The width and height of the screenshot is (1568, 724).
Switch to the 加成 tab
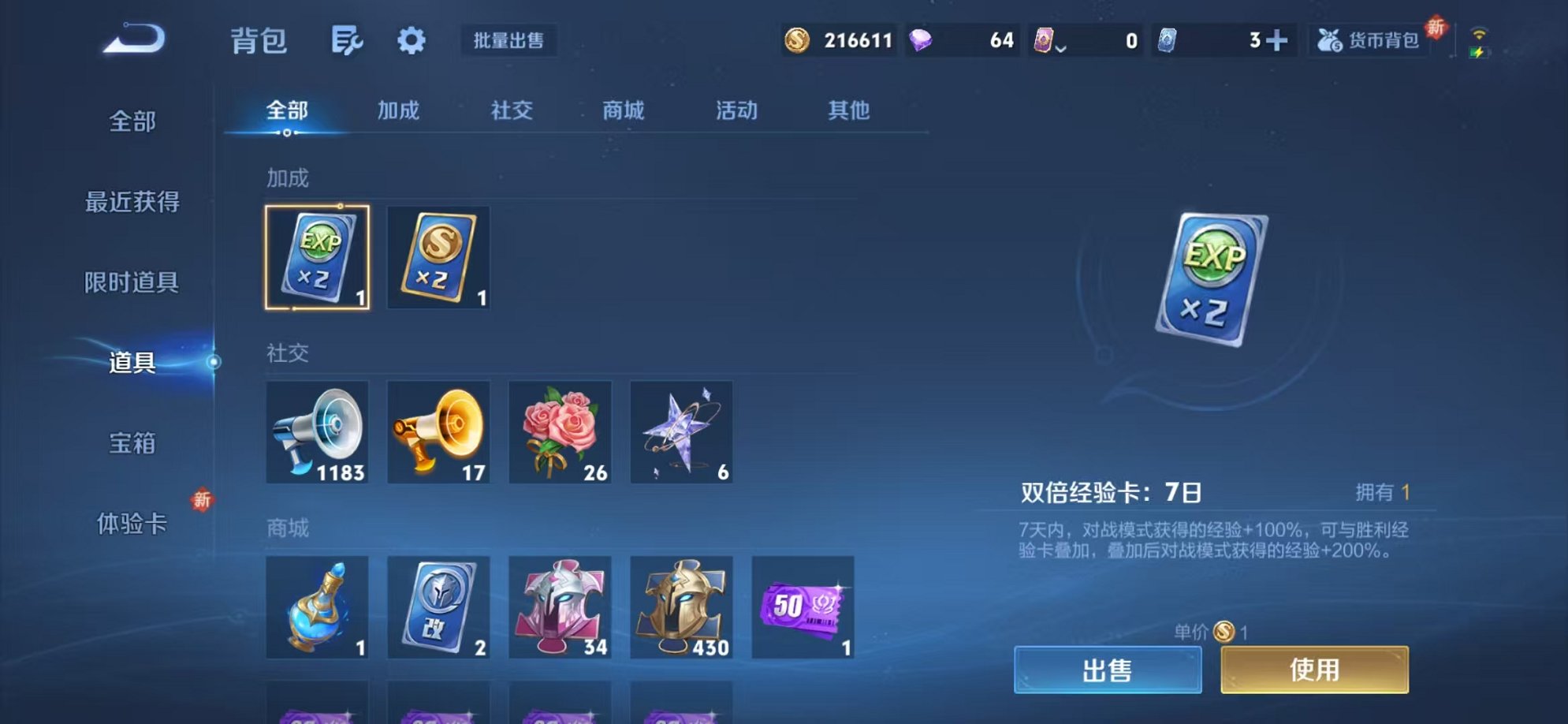(397, 111)
